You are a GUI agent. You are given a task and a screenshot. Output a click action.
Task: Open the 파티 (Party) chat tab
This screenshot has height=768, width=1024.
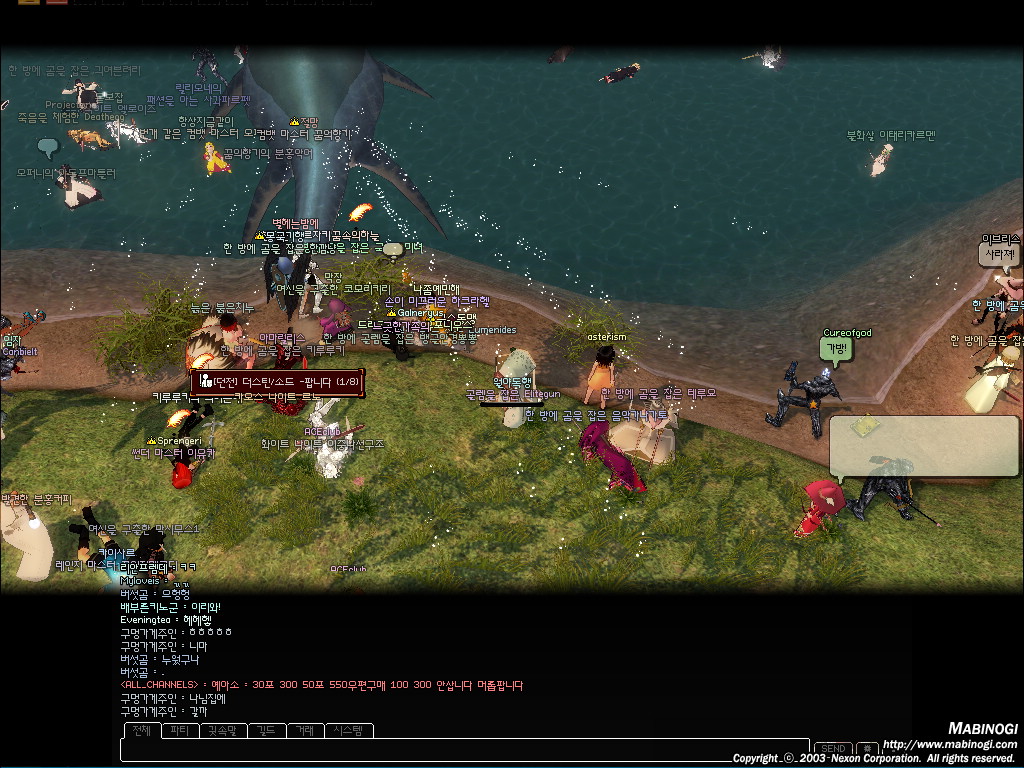tap(179, 731)
